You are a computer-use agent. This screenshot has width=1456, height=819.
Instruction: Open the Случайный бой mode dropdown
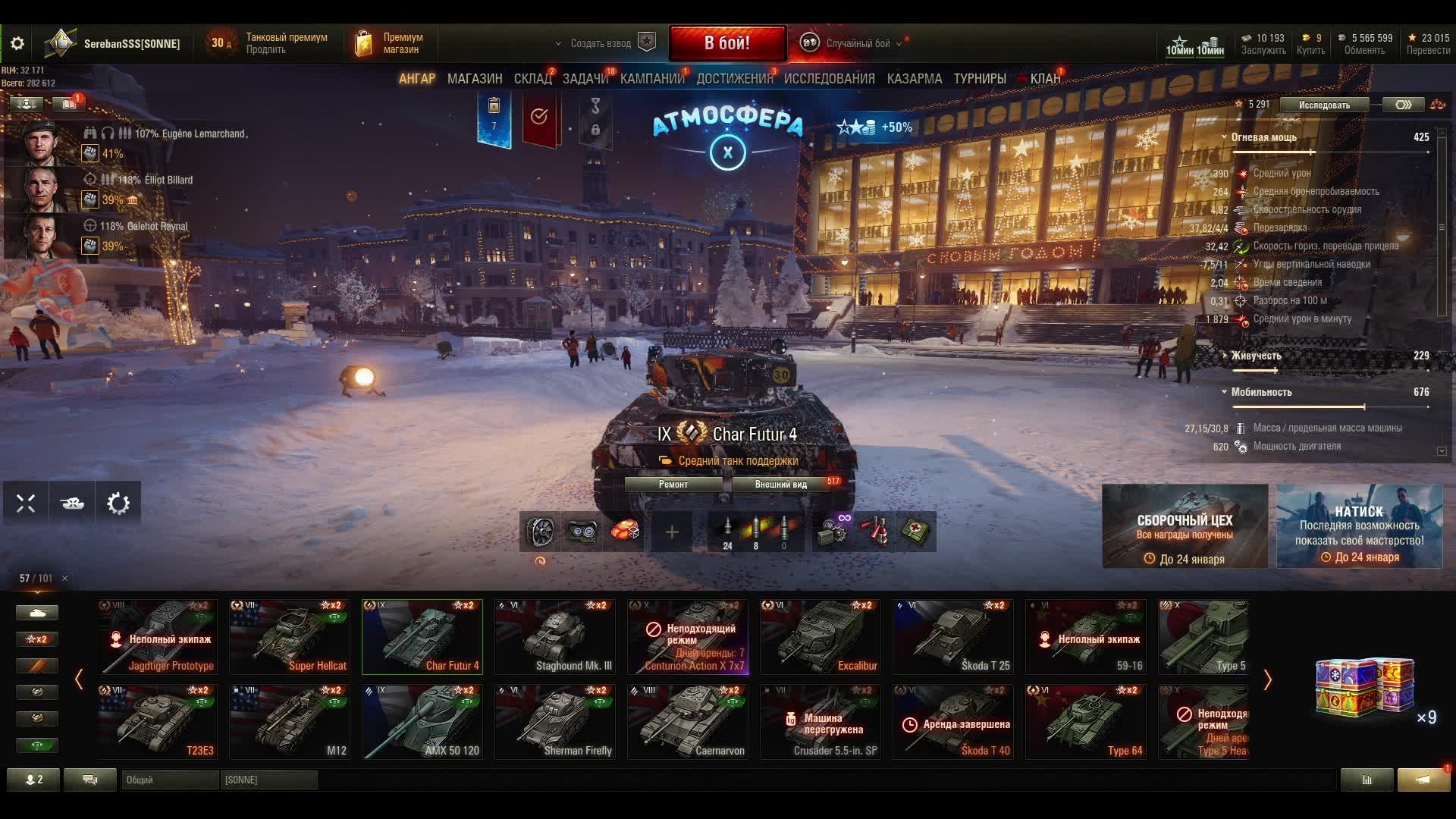point(857,43)
